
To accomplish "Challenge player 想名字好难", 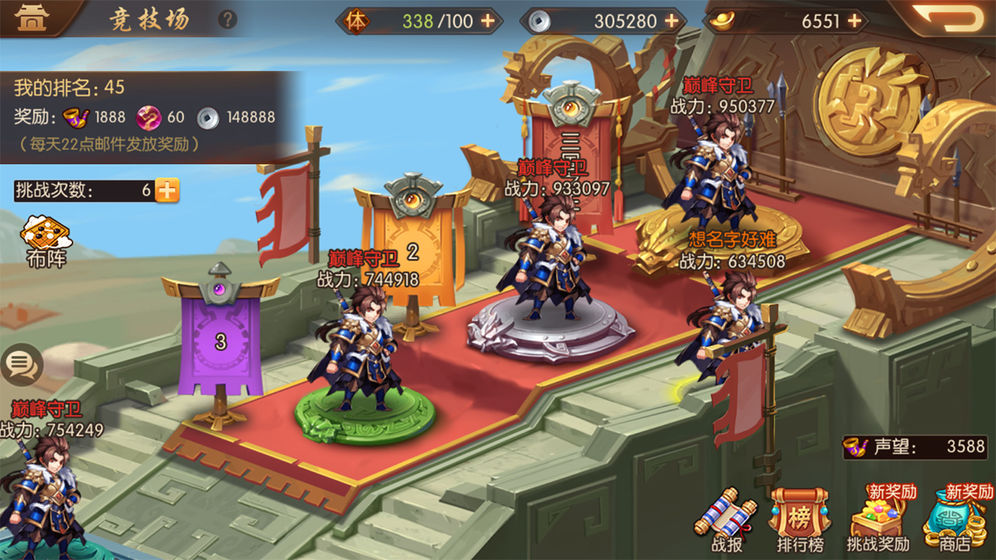I will pos(723,320).
